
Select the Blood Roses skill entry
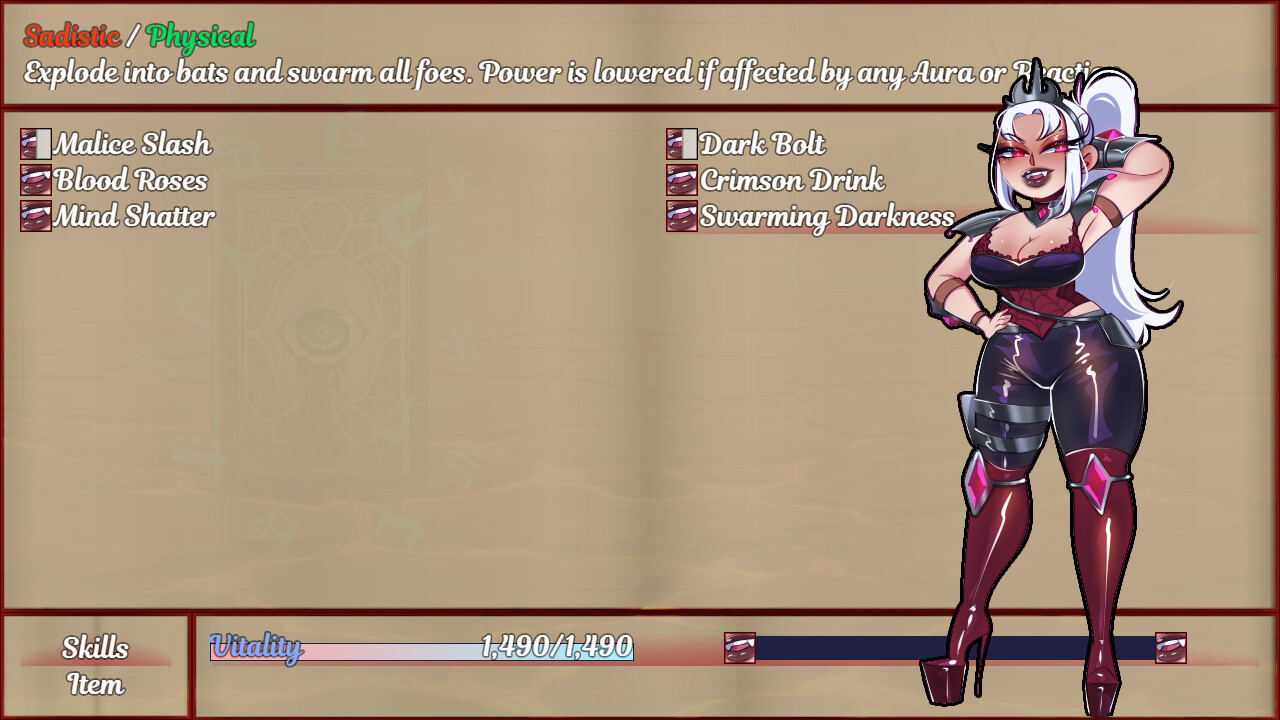[130, 181]
